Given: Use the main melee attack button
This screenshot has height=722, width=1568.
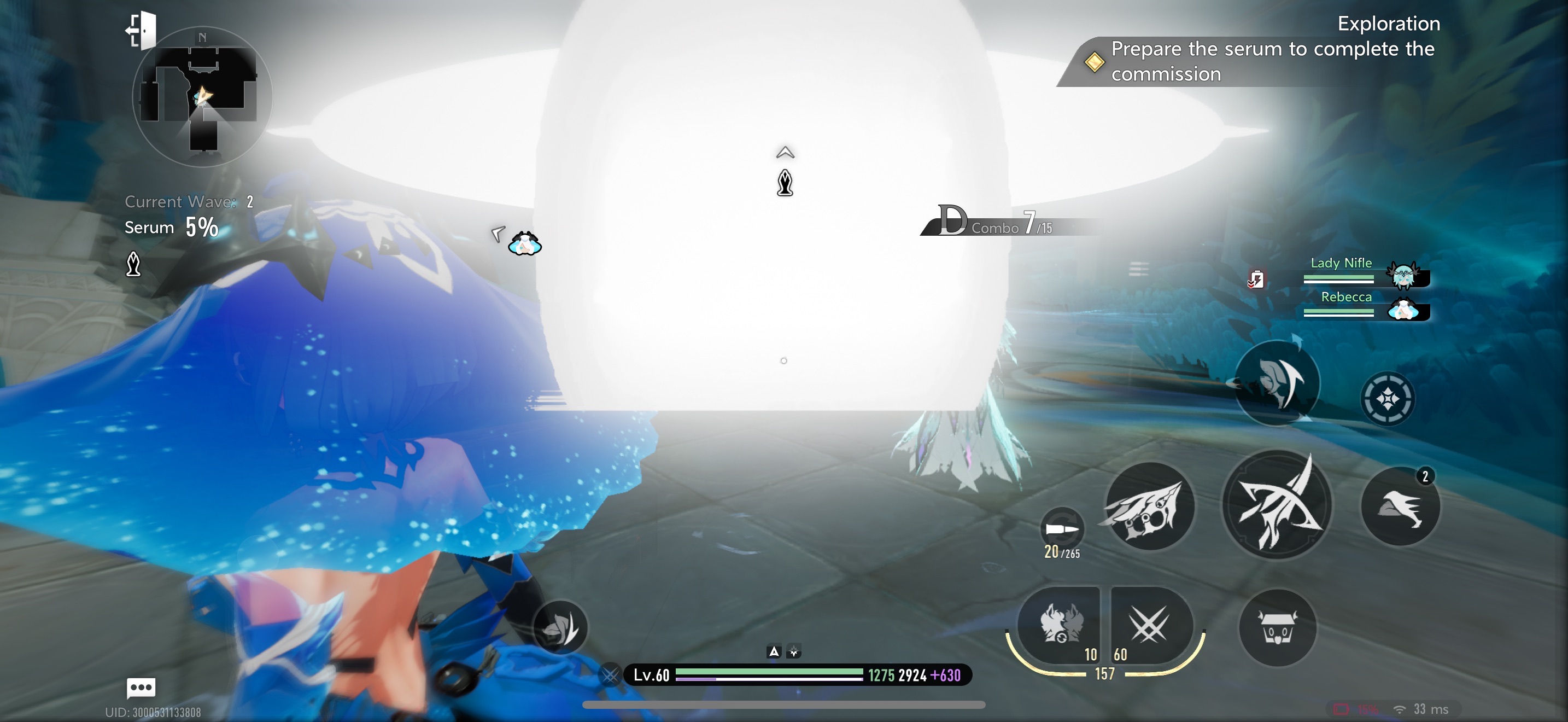Looking at the screenshot, I should tap(1277, 504).
